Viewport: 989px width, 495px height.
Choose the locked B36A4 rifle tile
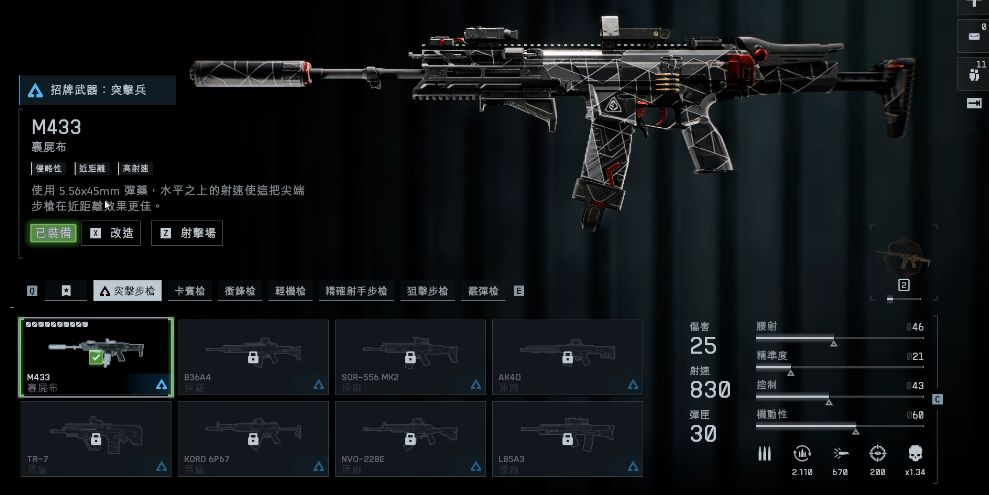pyautogui.click(x=253, y=357)
